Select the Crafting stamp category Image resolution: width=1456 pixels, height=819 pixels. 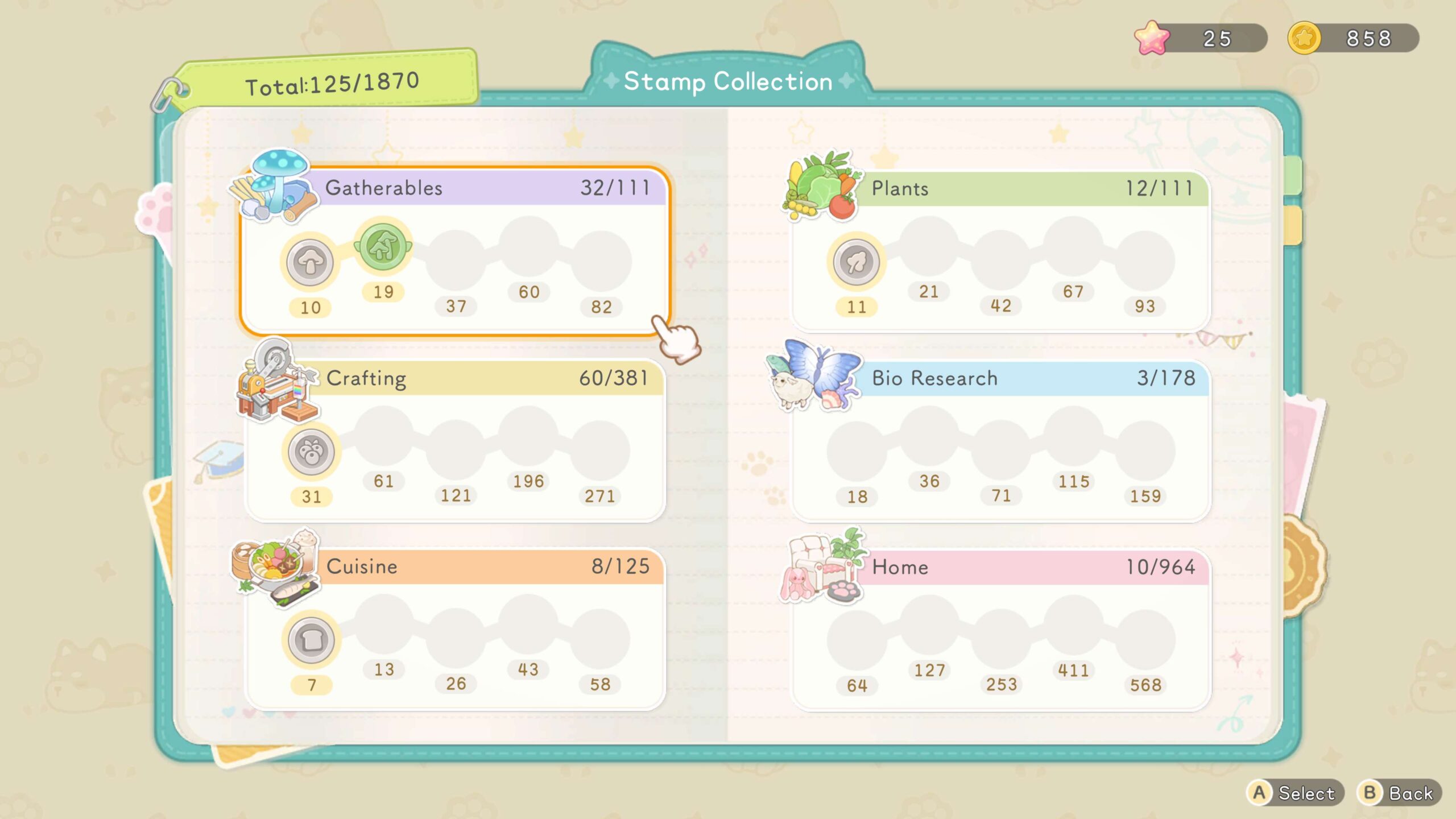pyautogui.click(x=455, y=379)
